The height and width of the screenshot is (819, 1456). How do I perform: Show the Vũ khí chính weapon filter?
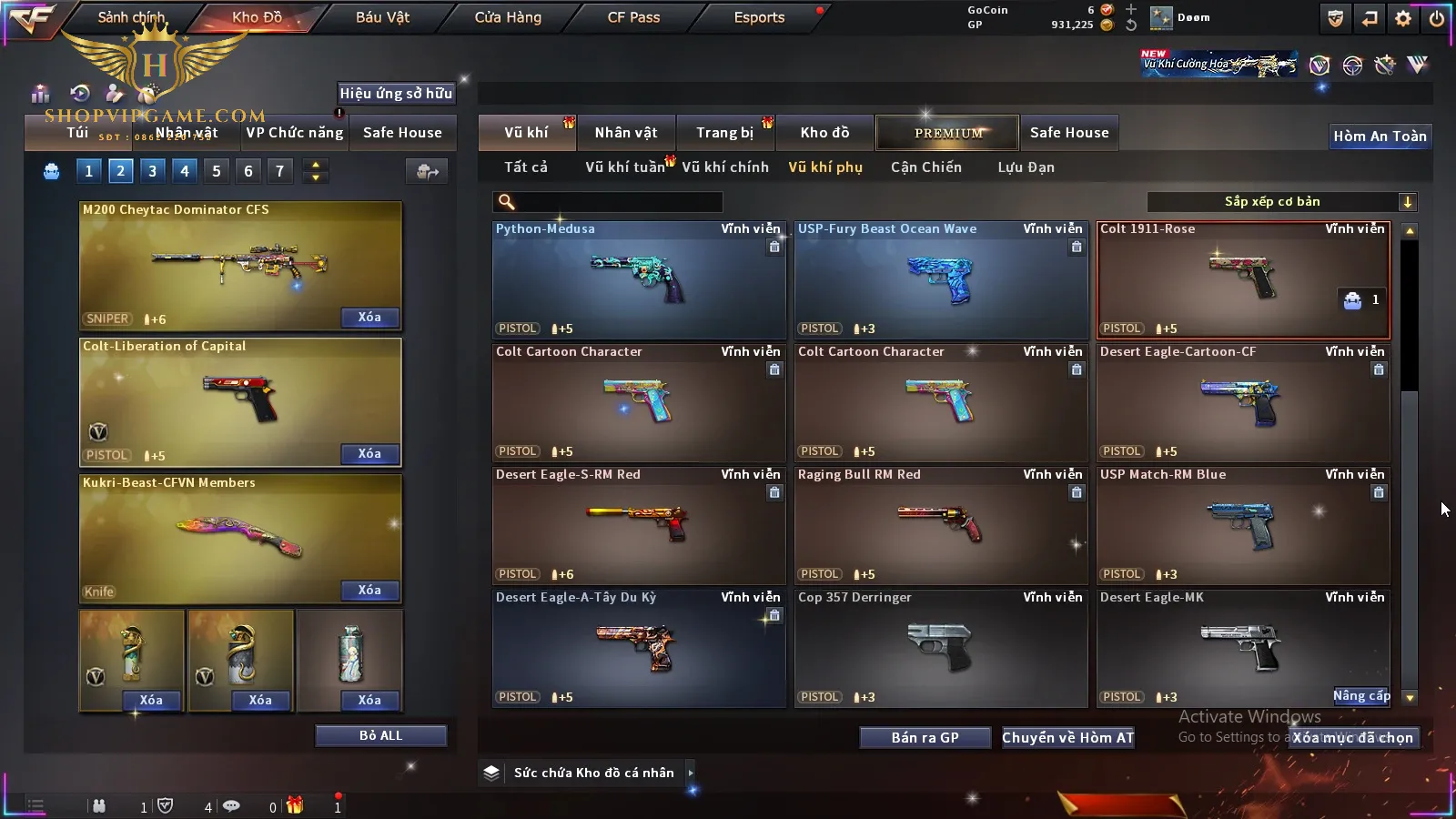[x=724, y=167]
